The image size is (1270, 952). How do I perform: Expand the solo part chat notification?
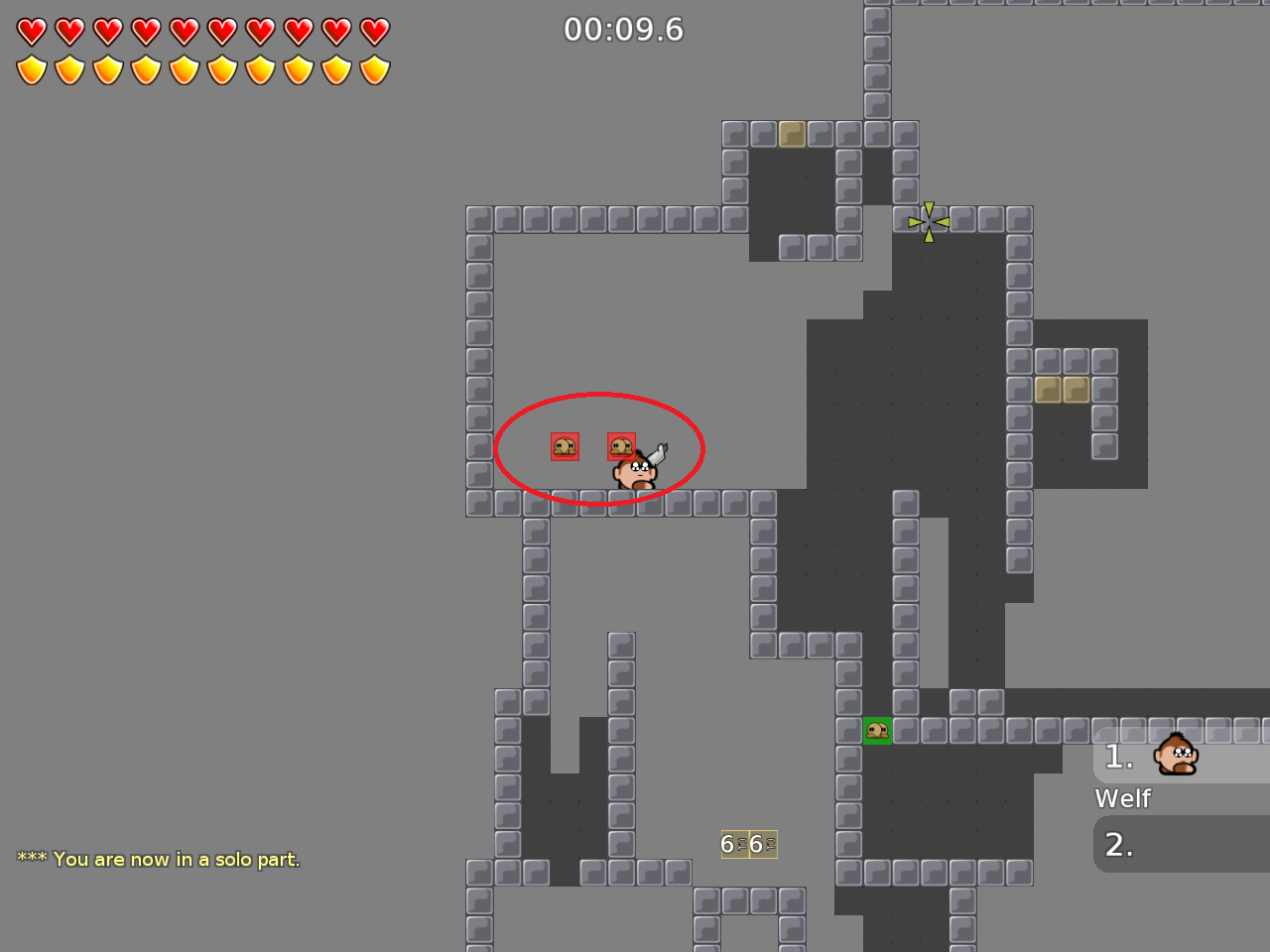(x=157, y=860)
